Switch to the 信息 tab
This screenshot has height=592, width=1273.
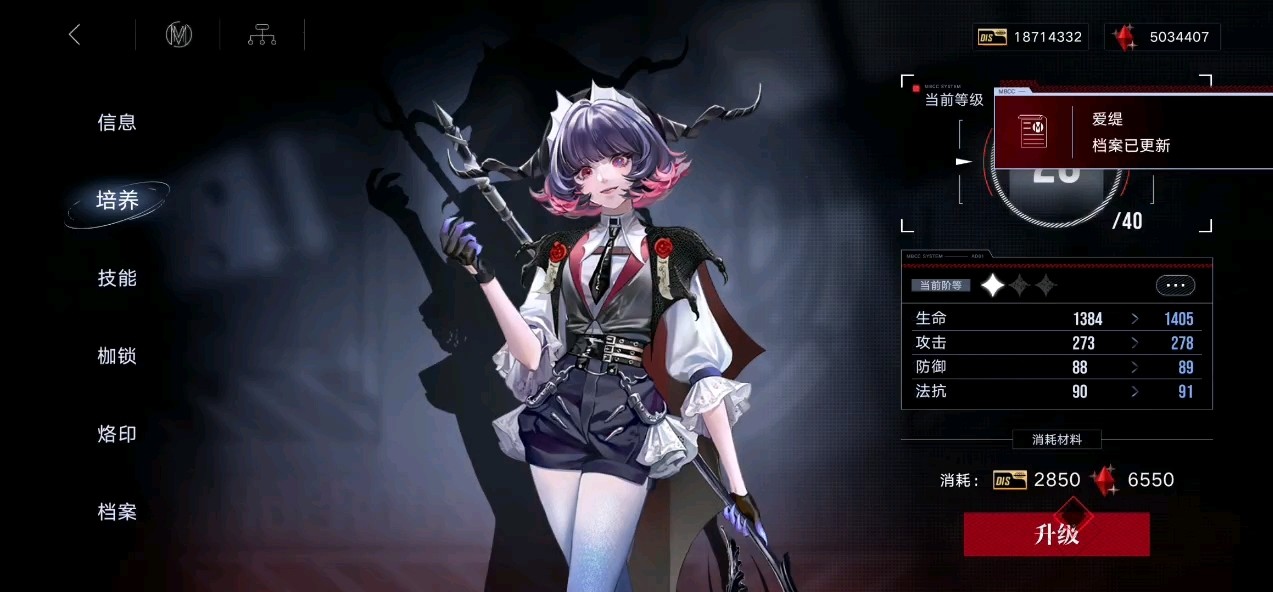point(117,123)
